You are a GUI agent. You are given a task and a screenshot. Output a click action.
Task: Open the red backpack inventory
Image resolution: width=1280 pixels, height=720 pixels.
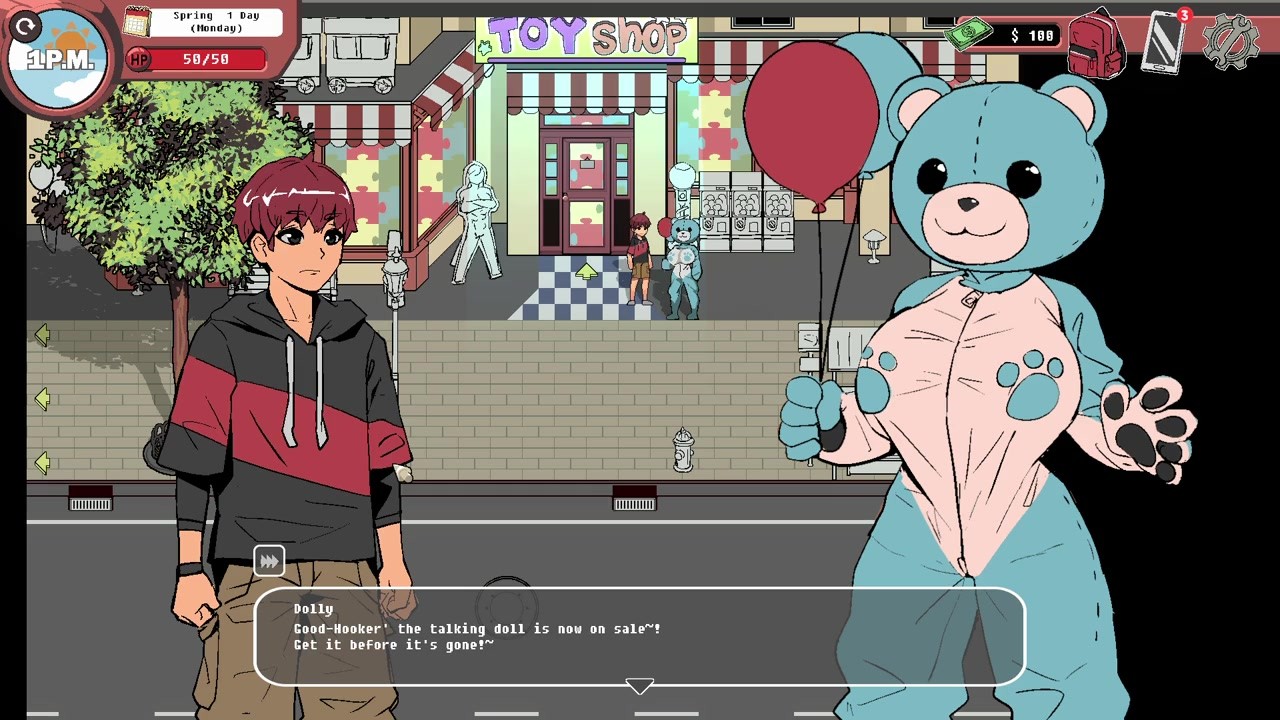point(1097,43)
